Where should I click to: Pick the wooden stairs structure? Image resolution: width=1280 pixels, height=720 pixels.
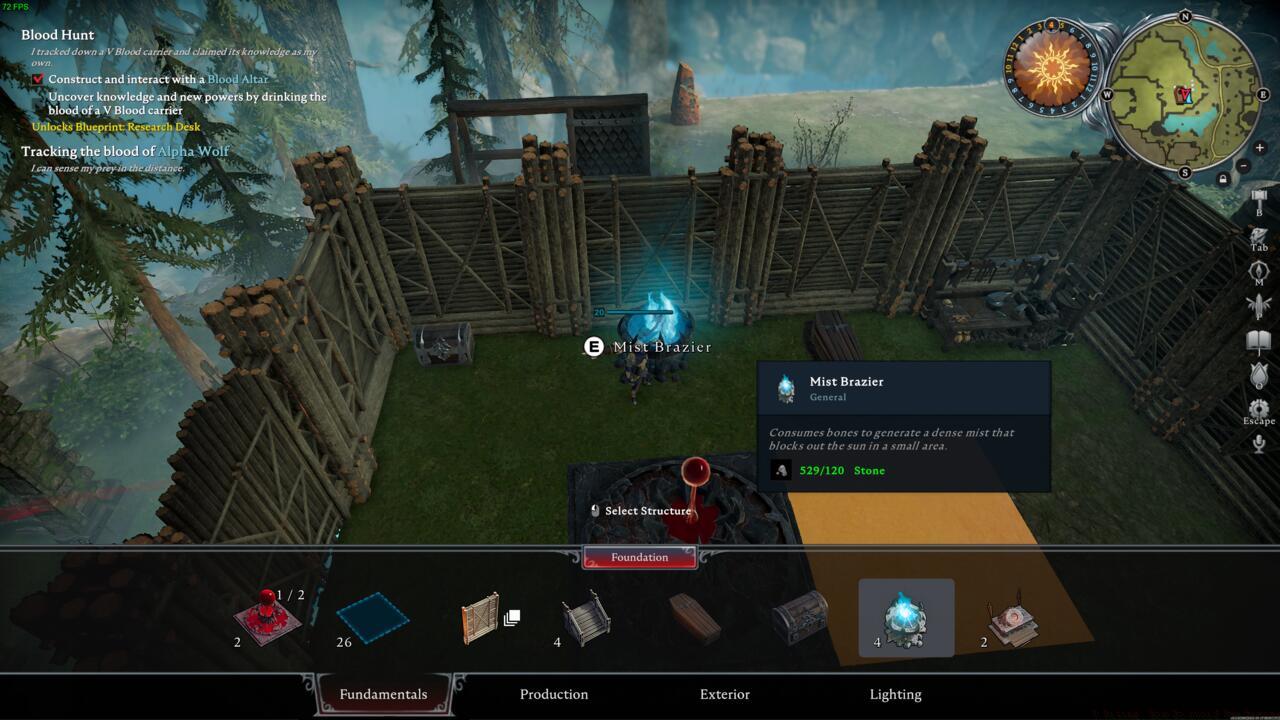click(x=586, y=618)
